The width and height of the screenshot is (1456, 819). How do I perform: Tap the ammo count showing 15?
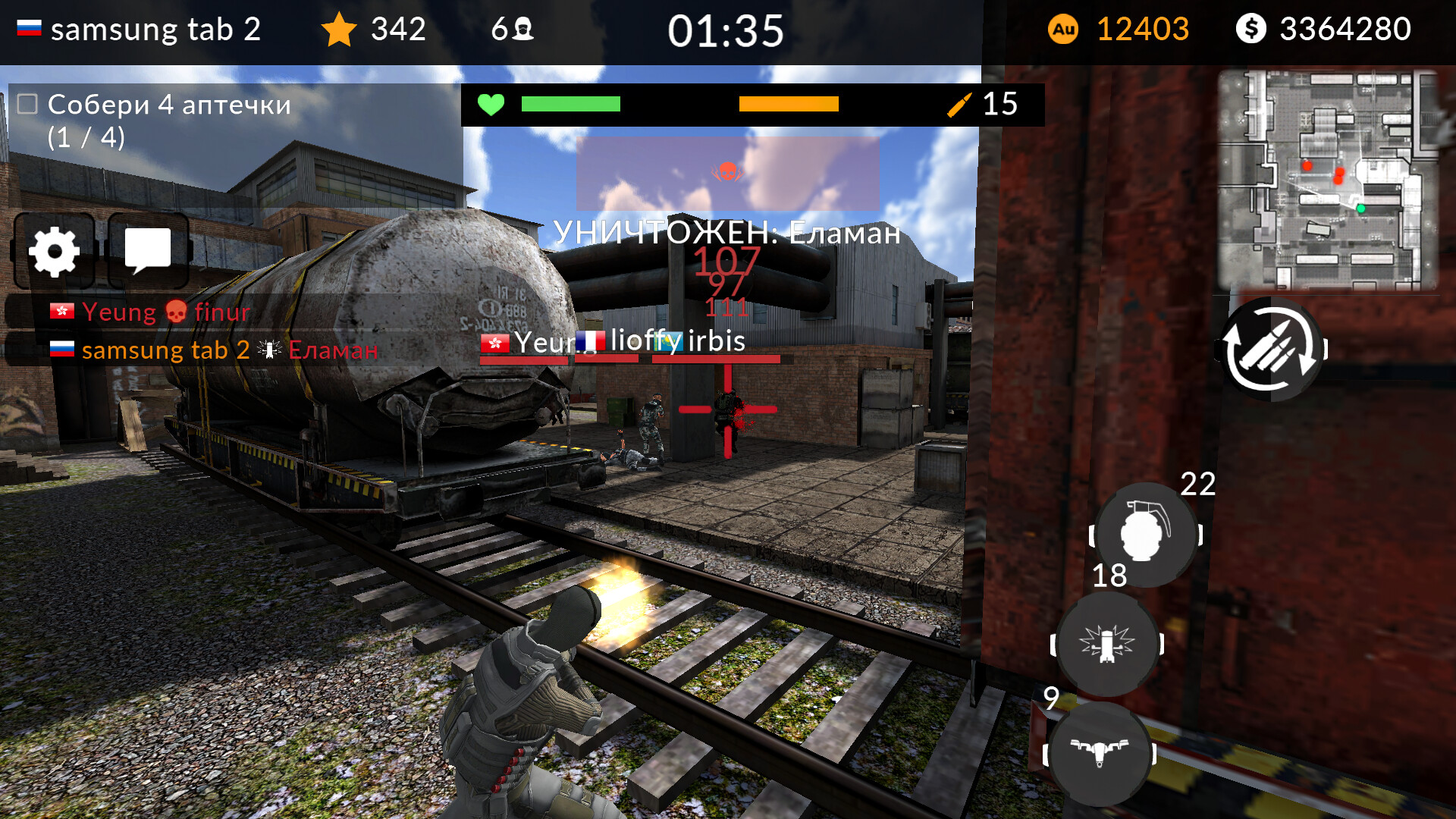(999, 105)
